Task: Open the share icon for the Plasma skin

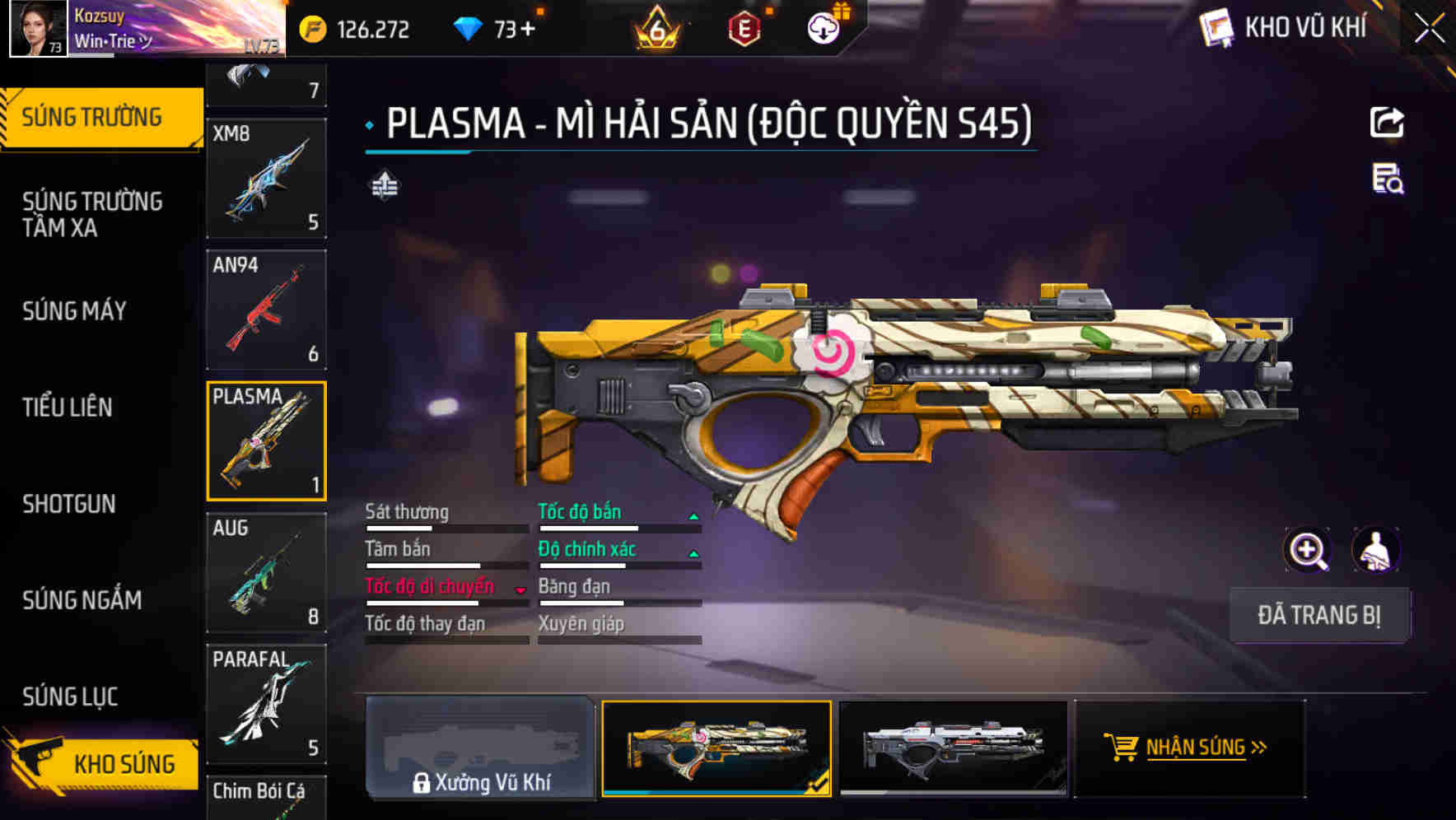Action: [1387, 122]
